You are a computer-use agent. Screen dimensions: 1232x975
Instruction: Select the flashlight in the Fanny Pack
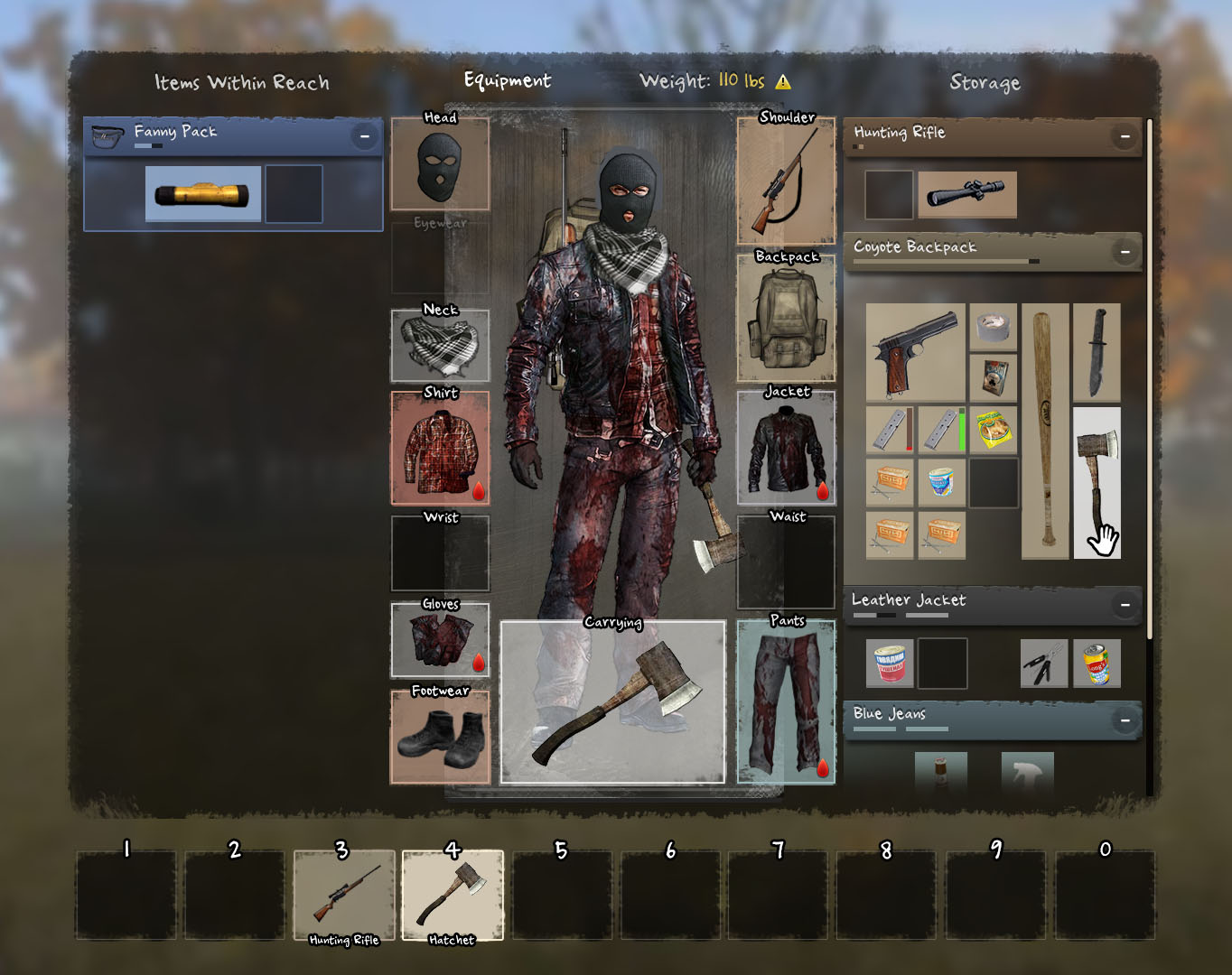202,193
